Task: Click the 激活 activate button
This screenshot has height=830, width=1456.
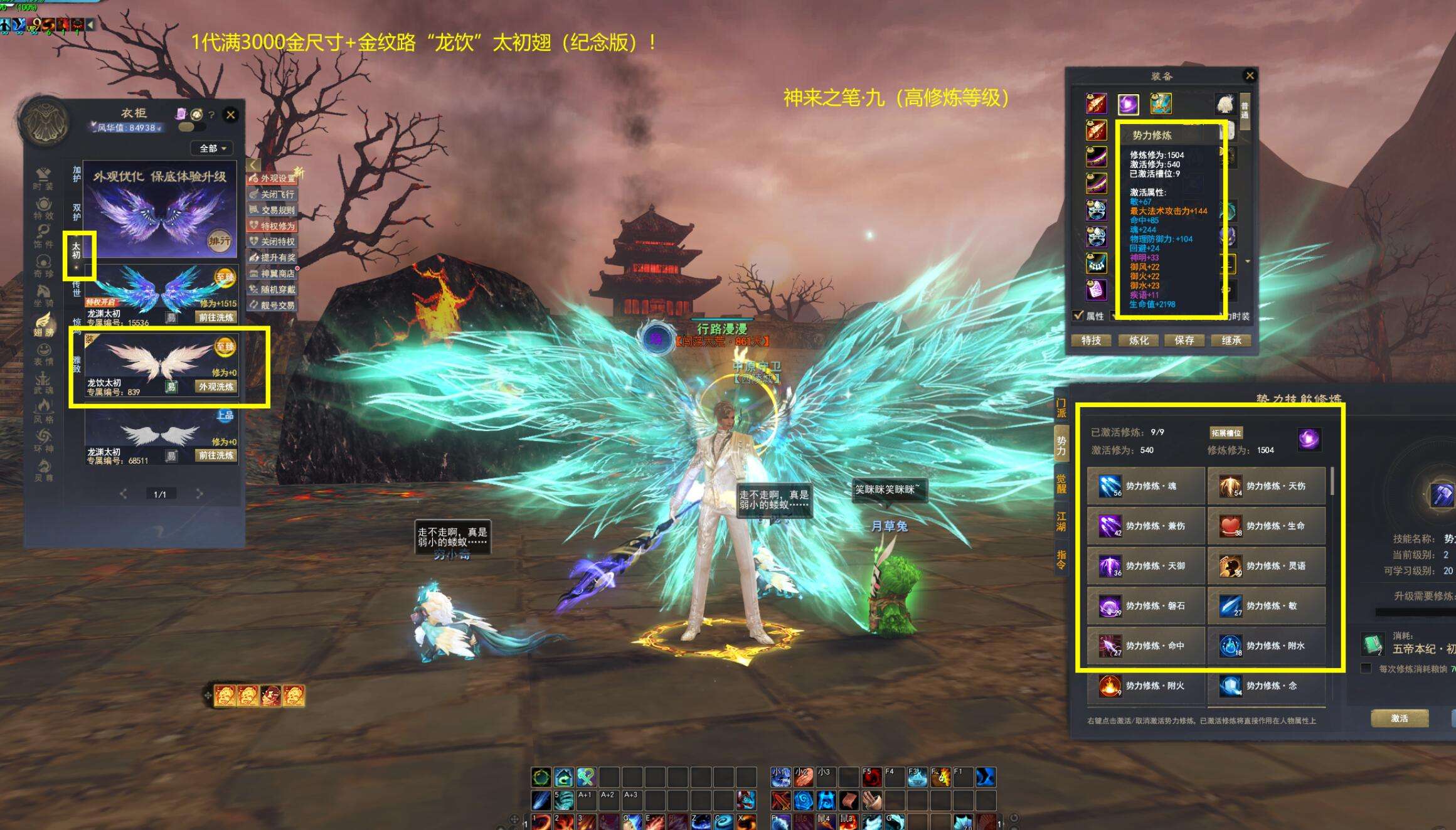Action: (1400, 718)
